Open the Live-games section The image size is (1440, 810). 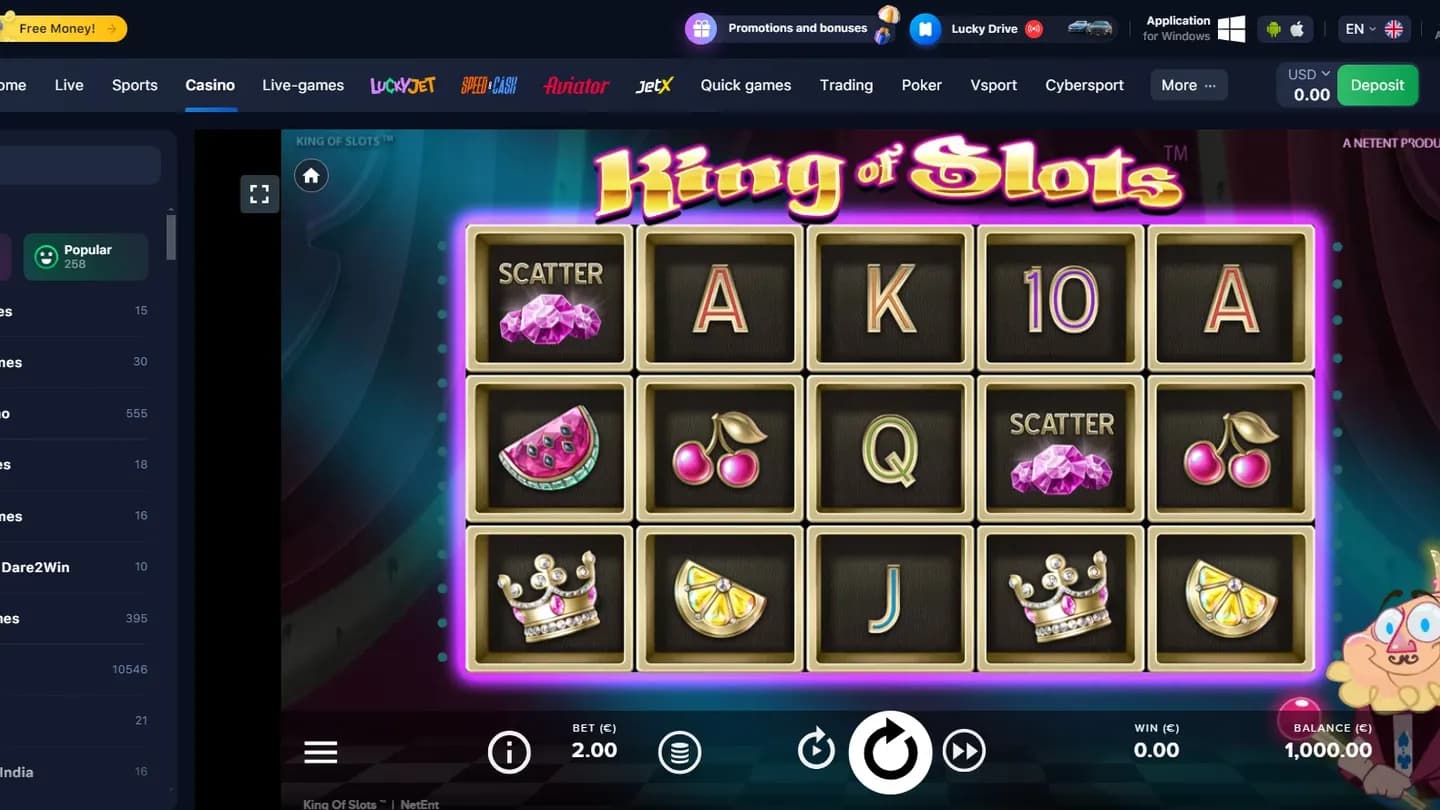click(303, 85)
